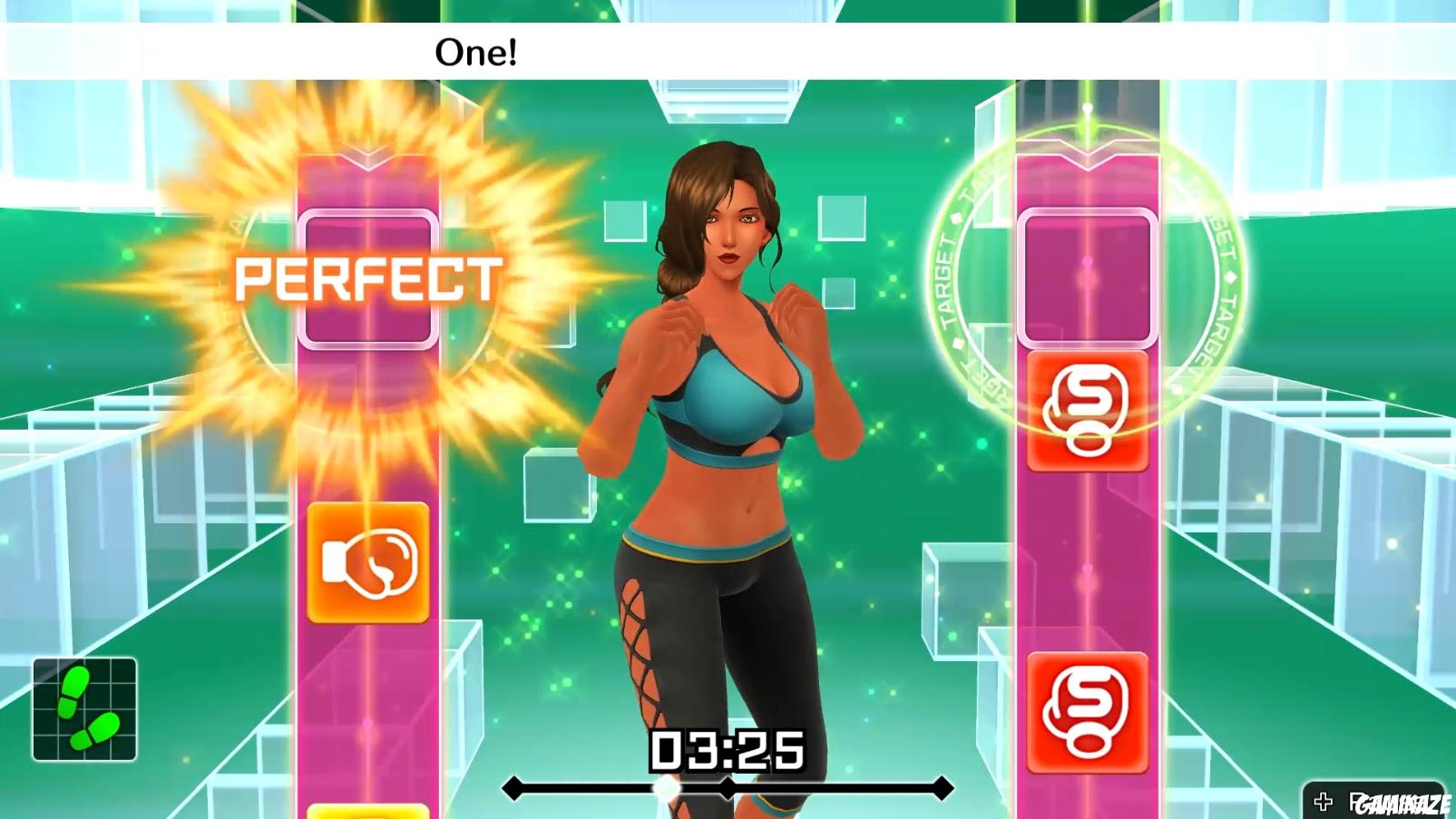The width and height of the screenshot is (1456, 819).
Task: Click the trainer character model
Action: point(726,408)
